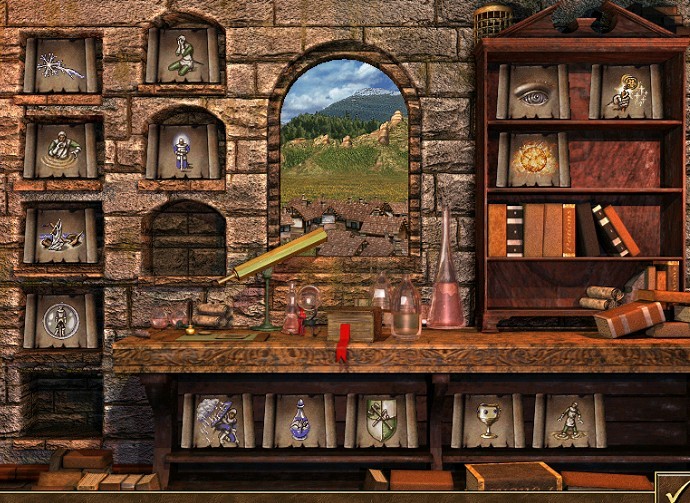Pick the figure in whirlpool scroll

click(61, 150)
